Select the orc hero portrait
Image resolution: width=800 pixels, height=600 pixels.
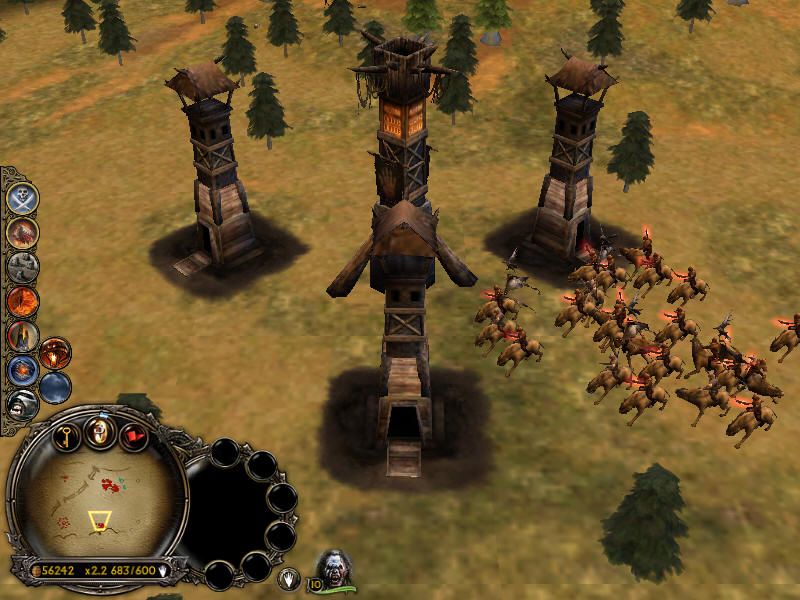coord(336,569)
